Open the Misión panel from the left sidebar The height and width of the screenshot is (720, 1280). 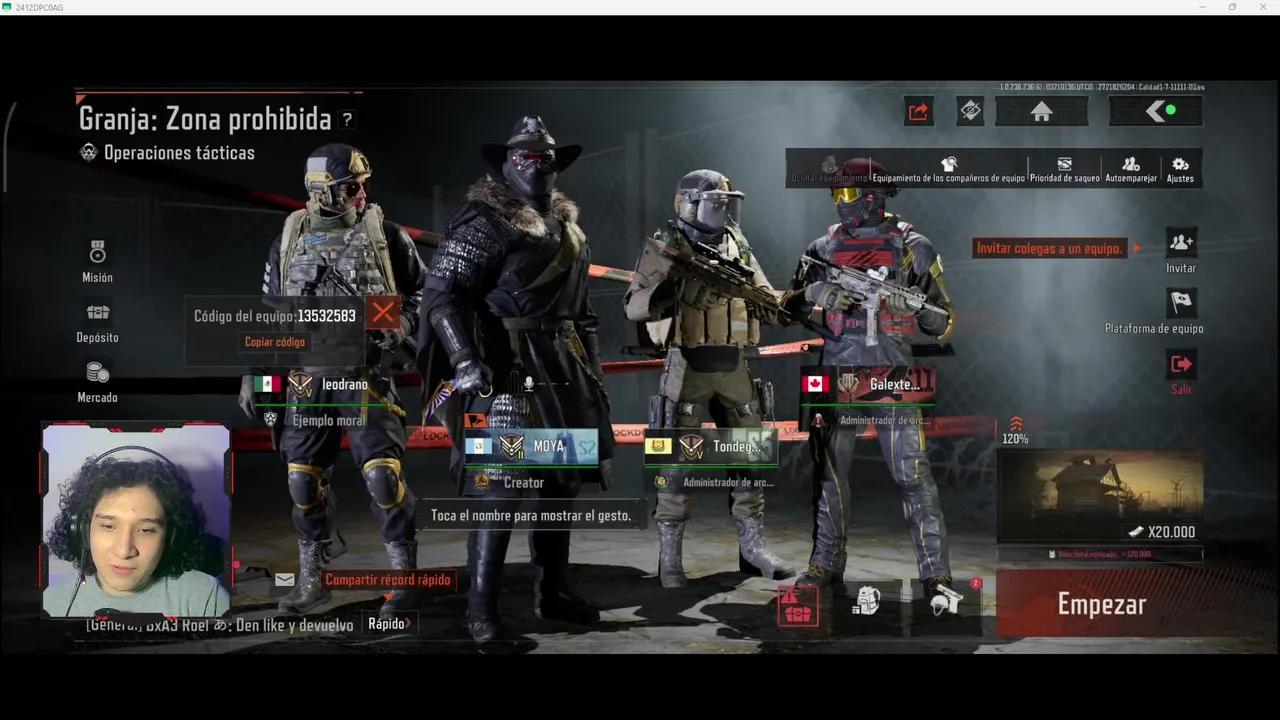tap(97, 260)
